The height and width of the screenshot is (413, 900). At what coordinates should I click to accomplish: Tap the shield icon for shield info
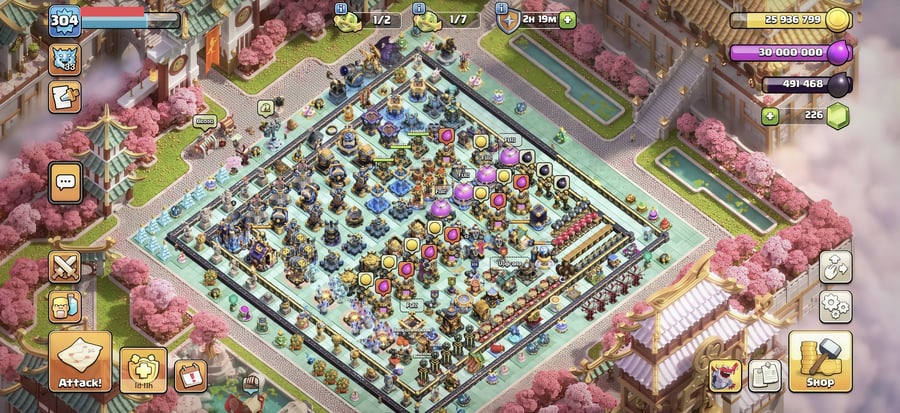[508, 19]
